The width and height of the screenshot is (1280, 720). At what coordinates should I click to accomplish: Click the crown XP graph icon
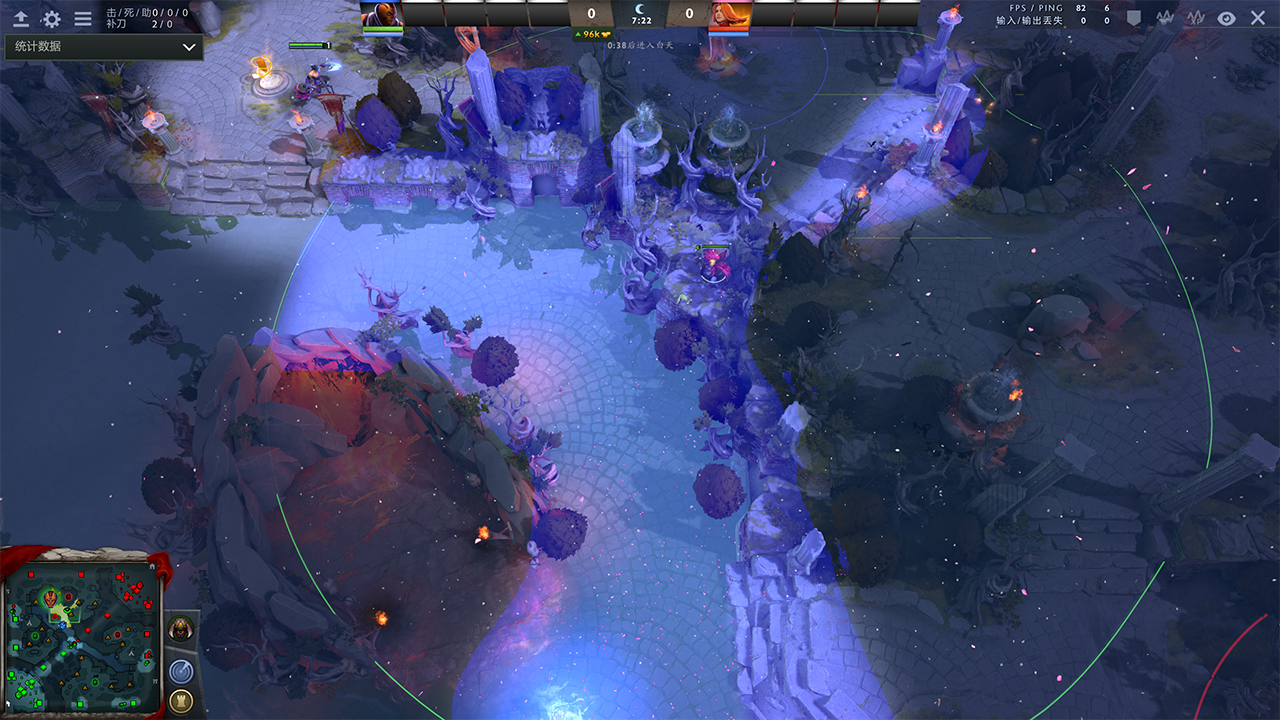click(x=1196, y=18)
